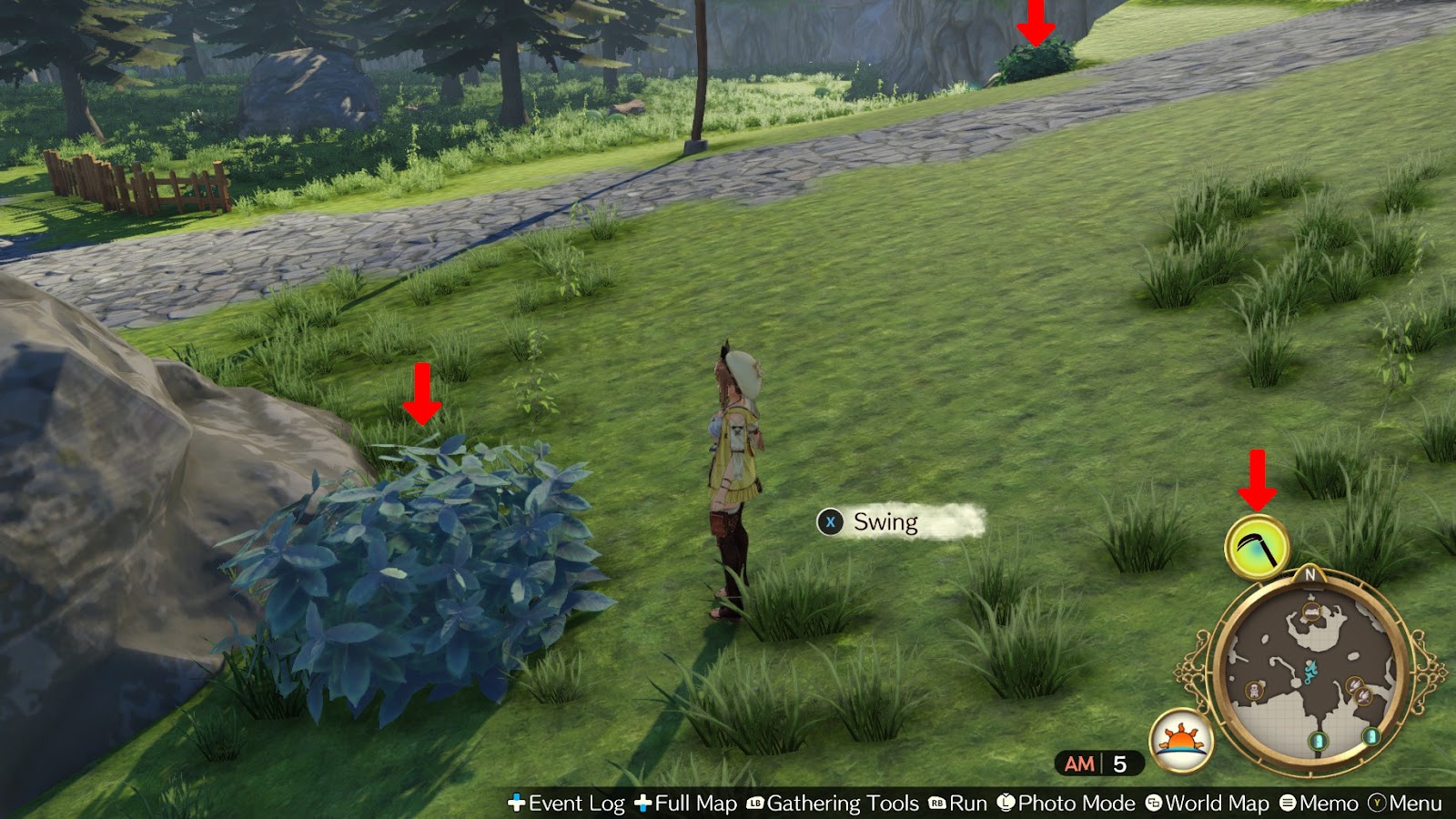Click the blue plus icon beside Full Map
1456x819 pixels.
[x=642, y=804]
